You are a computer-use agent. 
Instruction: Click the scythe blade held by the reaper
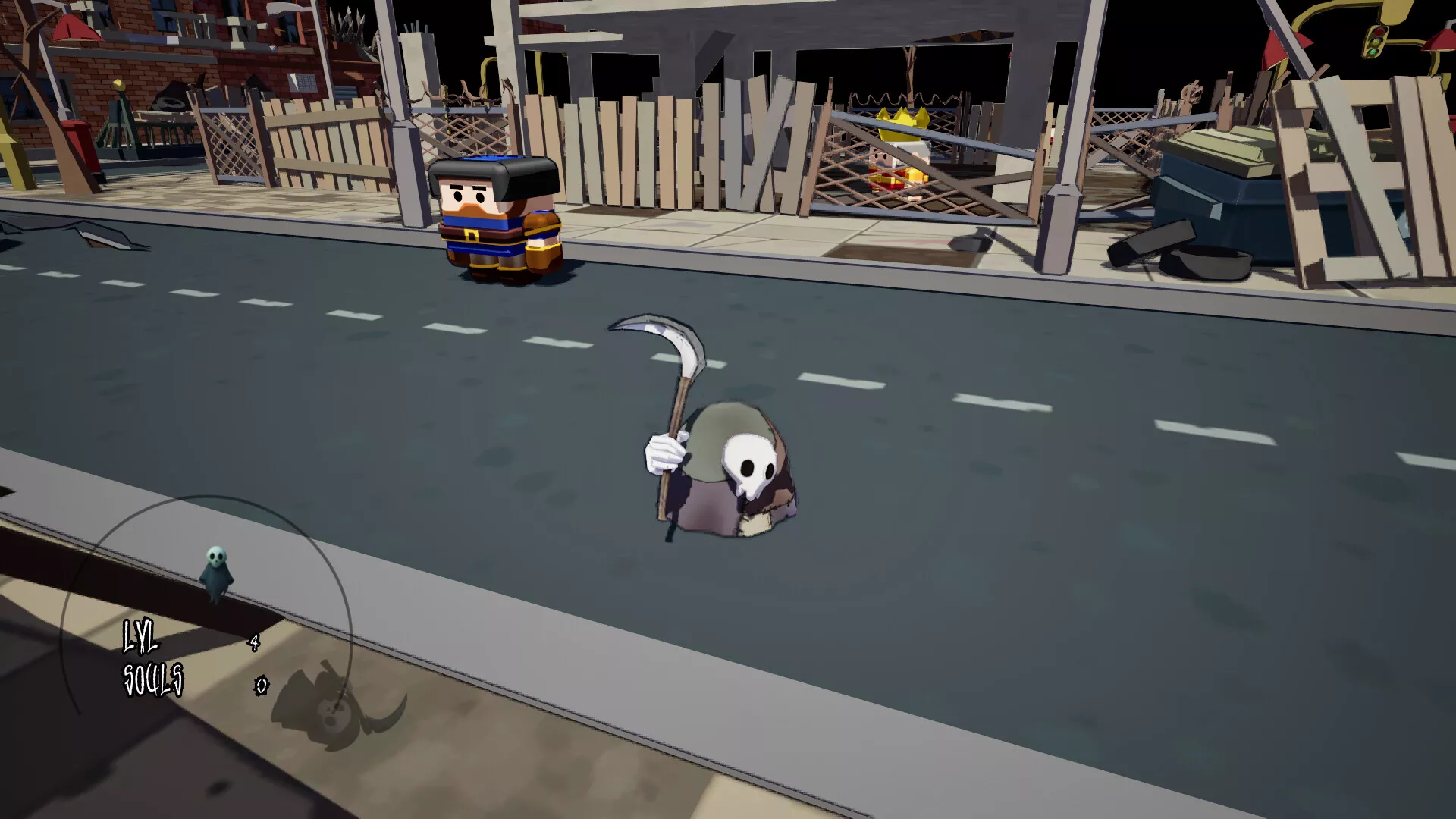point(660,341)
